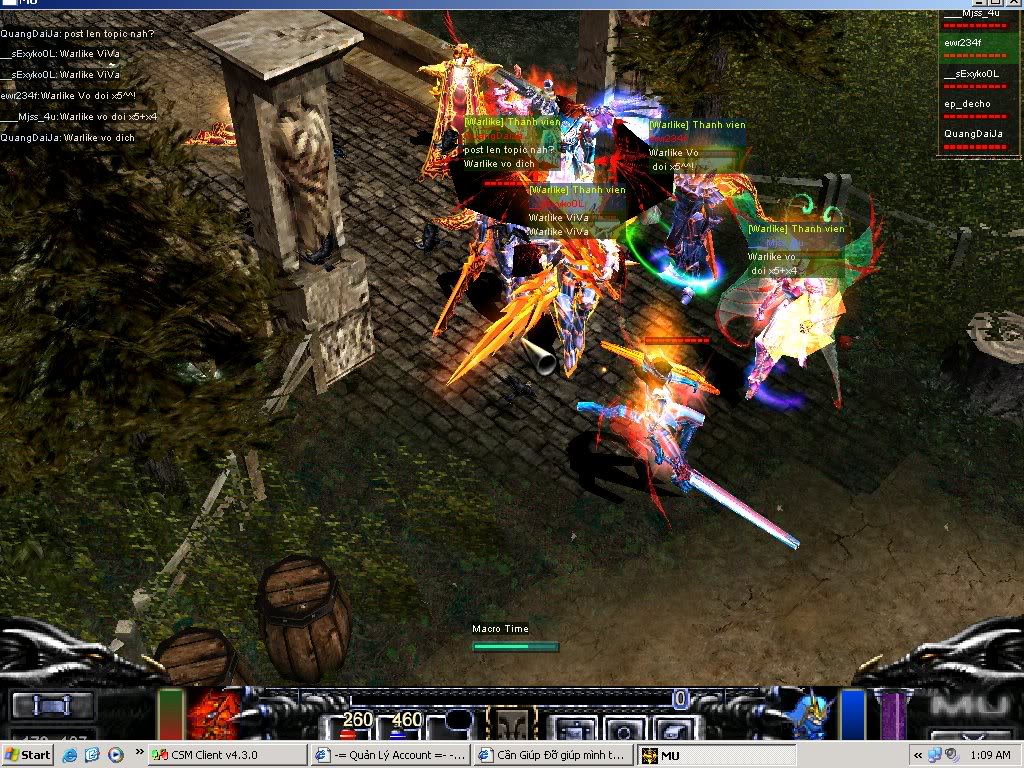This screenshot has height=768, width=1024.
Task: Activate the red skill icon on hotbar
Action: (211, 712)
